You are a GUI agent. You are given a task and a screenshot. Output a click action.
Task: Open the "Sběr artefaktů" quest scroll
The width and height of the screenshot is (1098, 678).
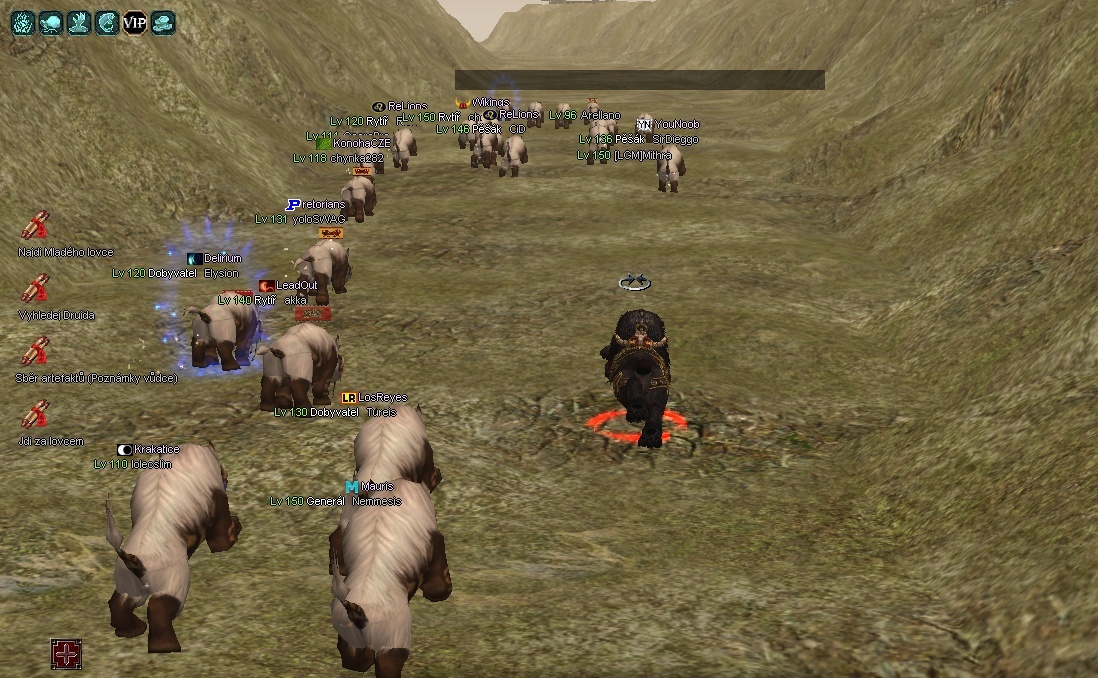tap(36, 351)
